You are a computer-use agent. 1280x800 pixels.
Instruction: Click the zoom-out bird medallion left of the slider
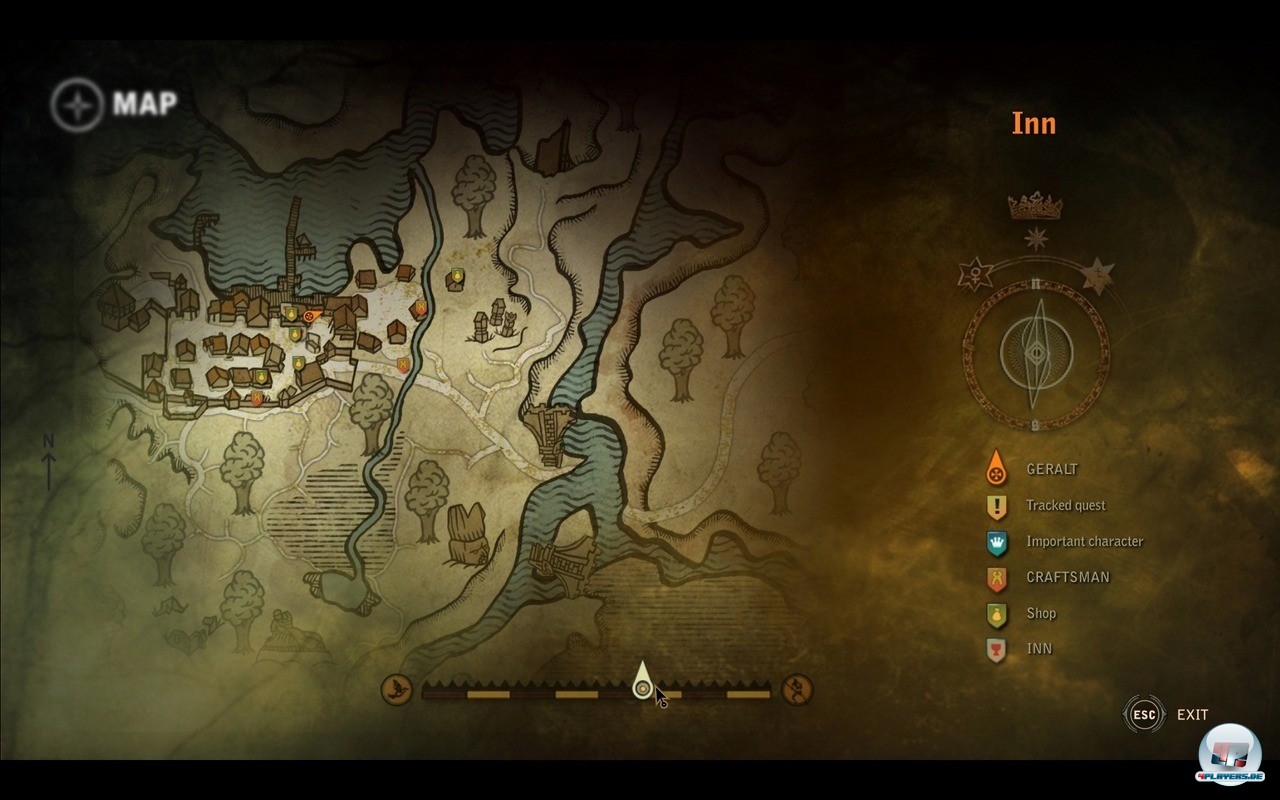pos(396,690)
